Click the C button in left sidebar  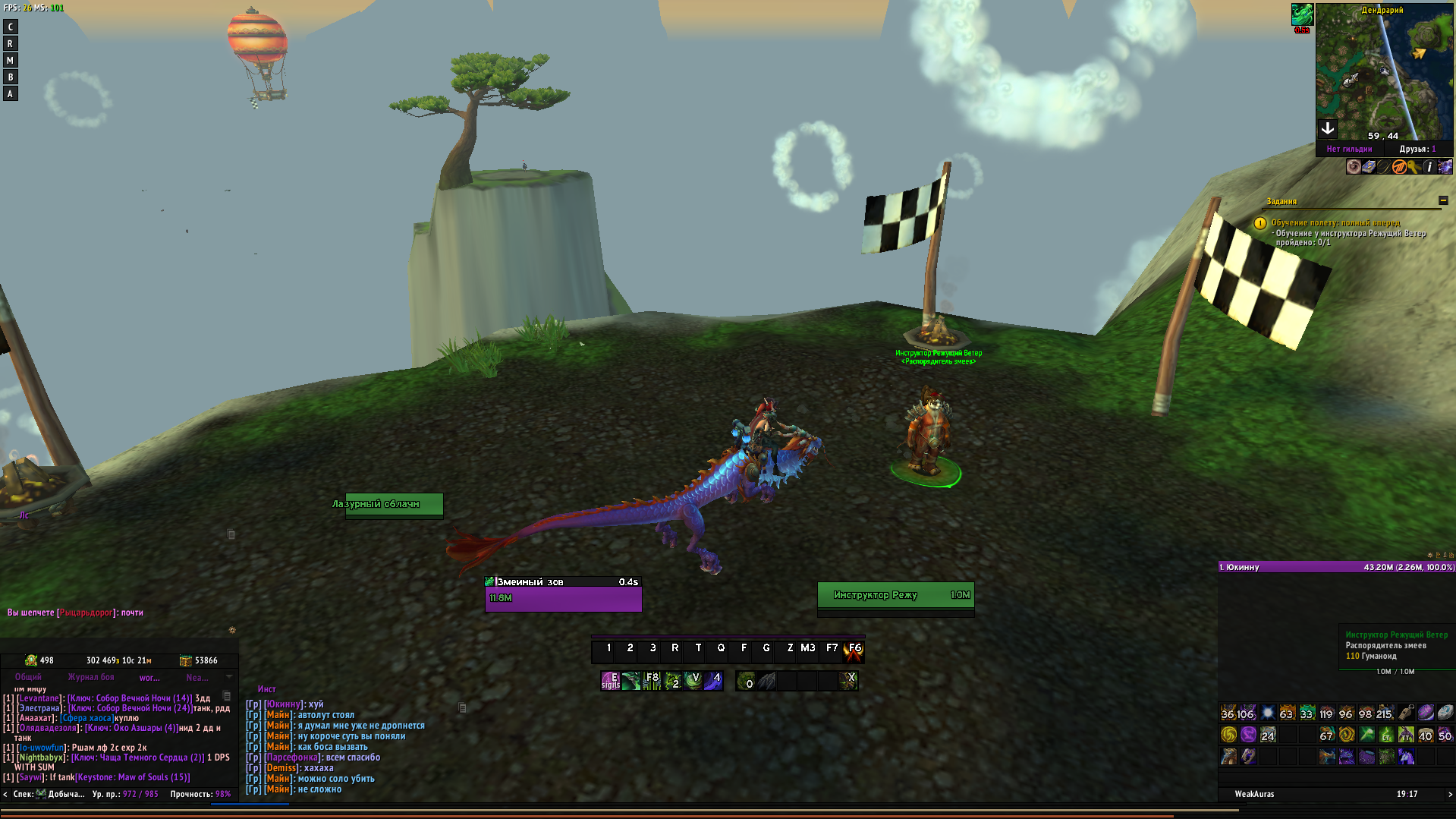click(x=10, y=27)
